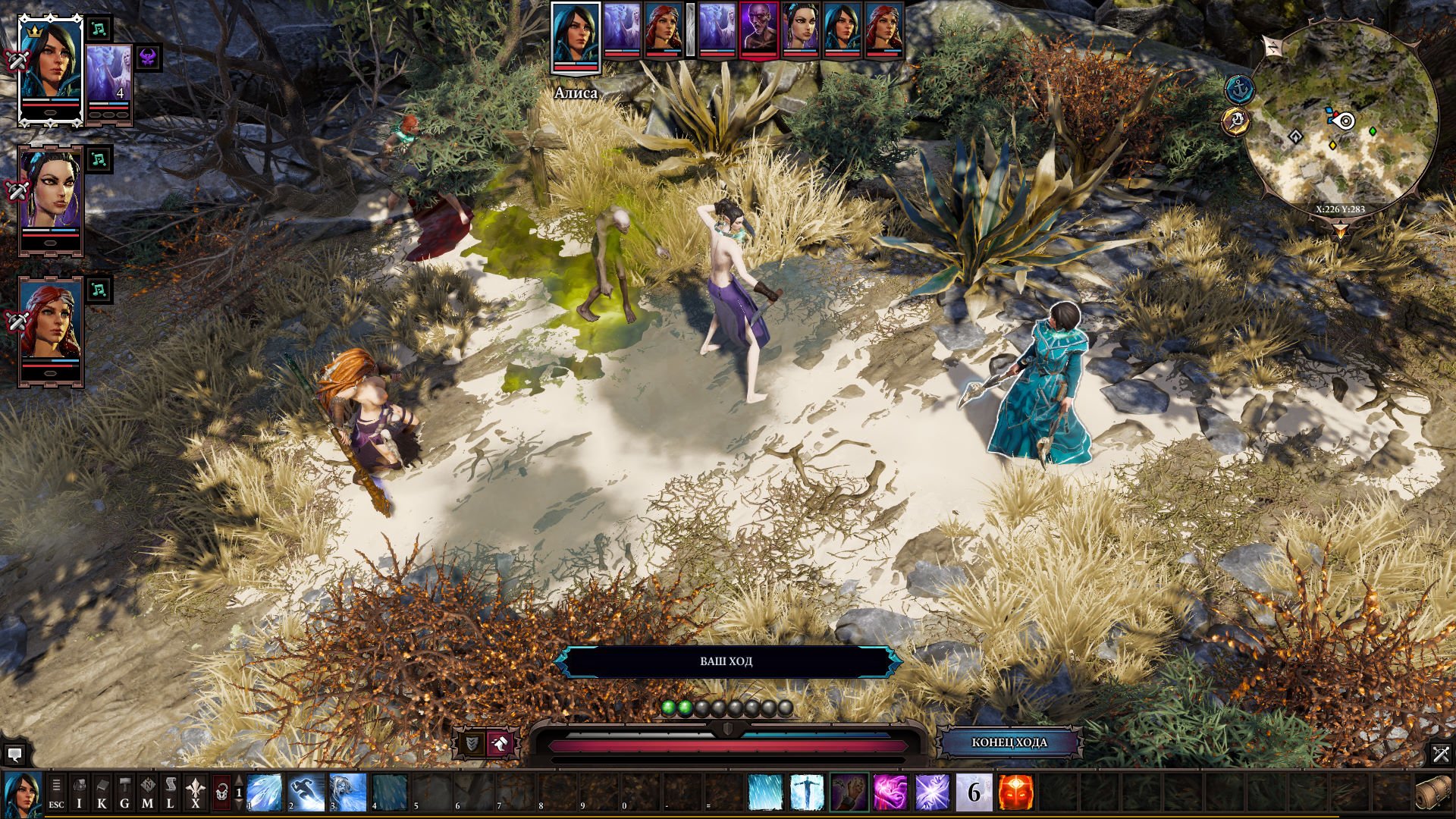
Task: Select the crowned leader portrait in party panel
Action: pyautogui.click(x=50, y=70)
